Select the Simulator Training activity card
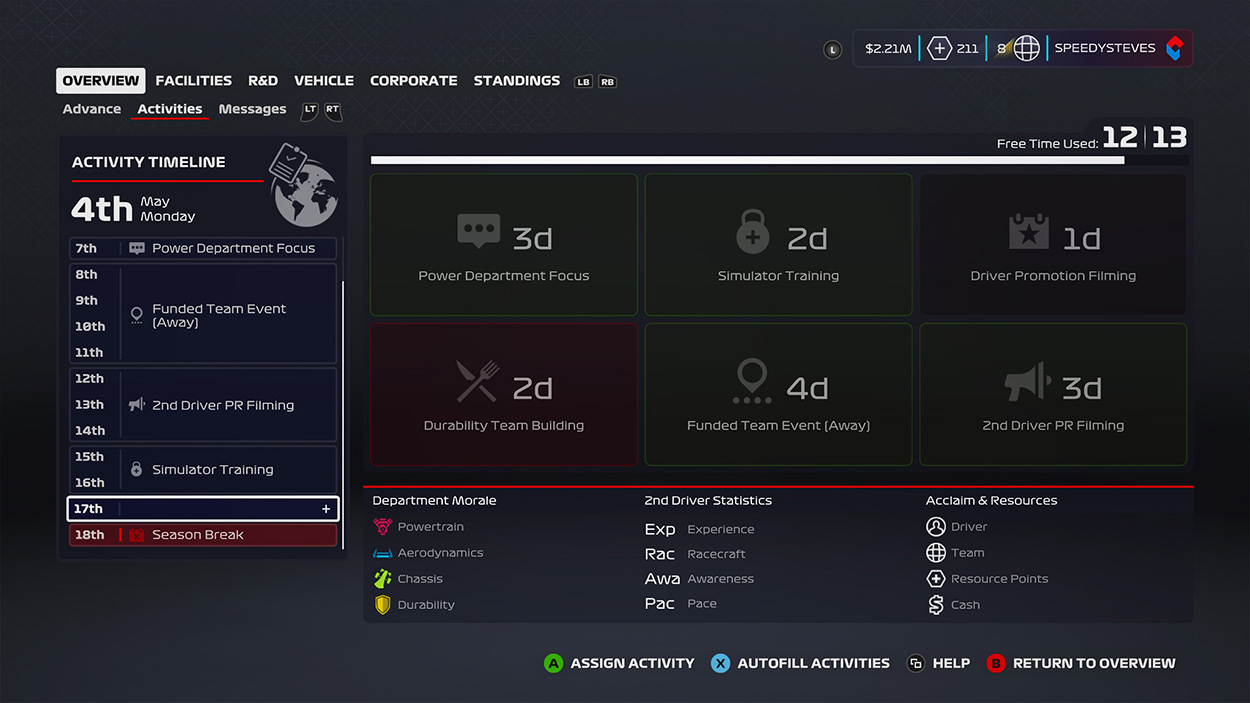The height and width of the screenshot is (703, 1250). pos(778,245)
